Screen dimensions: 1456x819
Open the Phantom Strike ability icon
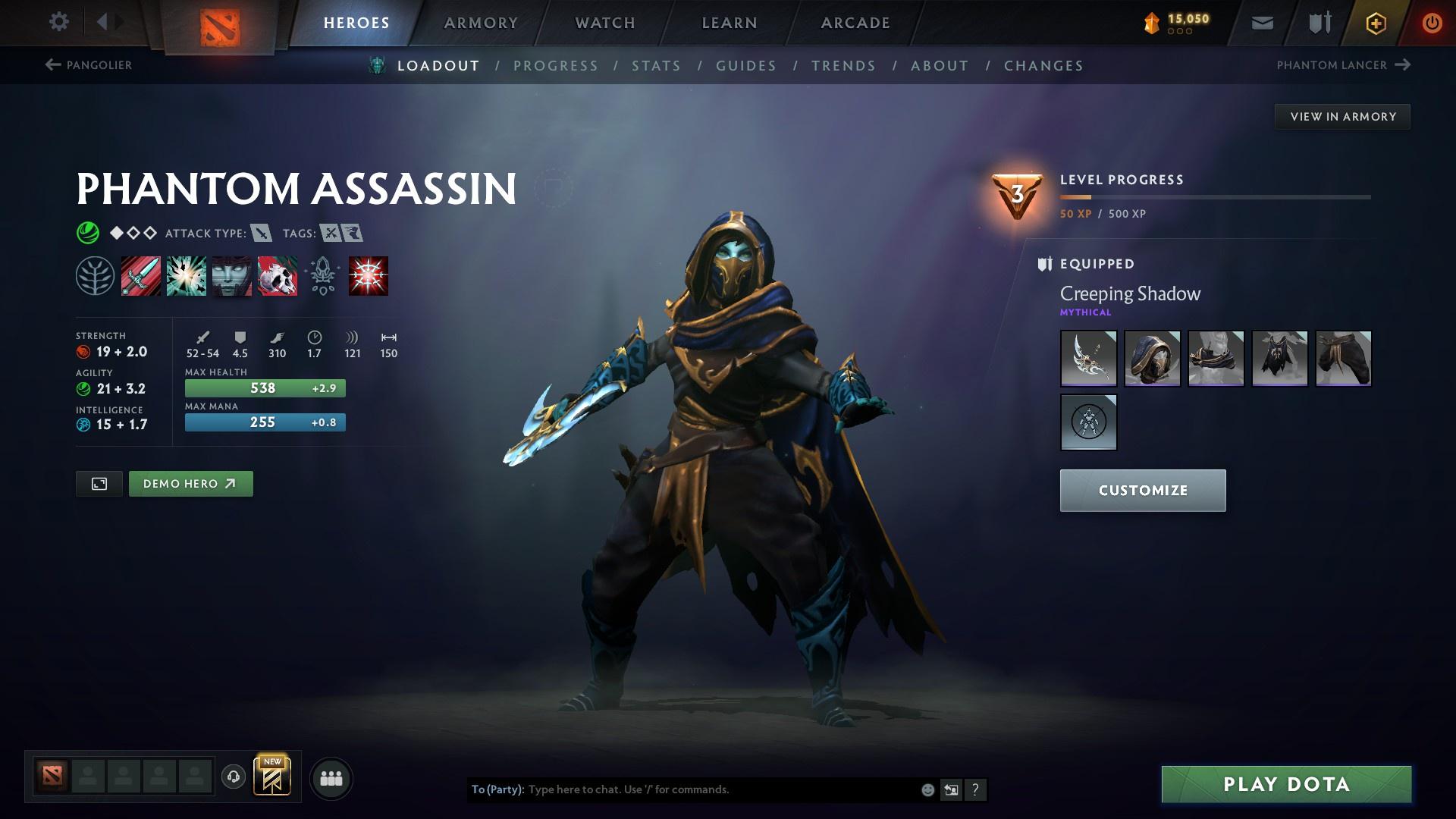(x=187, y=276)
